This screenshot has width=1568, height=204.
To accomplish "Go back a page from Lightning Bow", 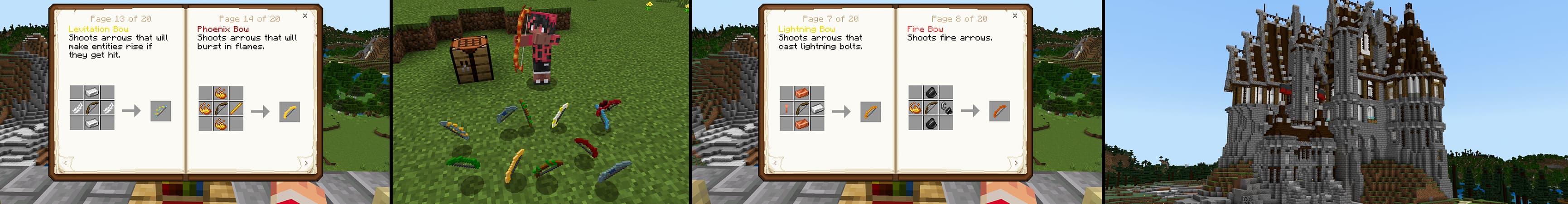I will pyautogui.click(x=775, y=163).
